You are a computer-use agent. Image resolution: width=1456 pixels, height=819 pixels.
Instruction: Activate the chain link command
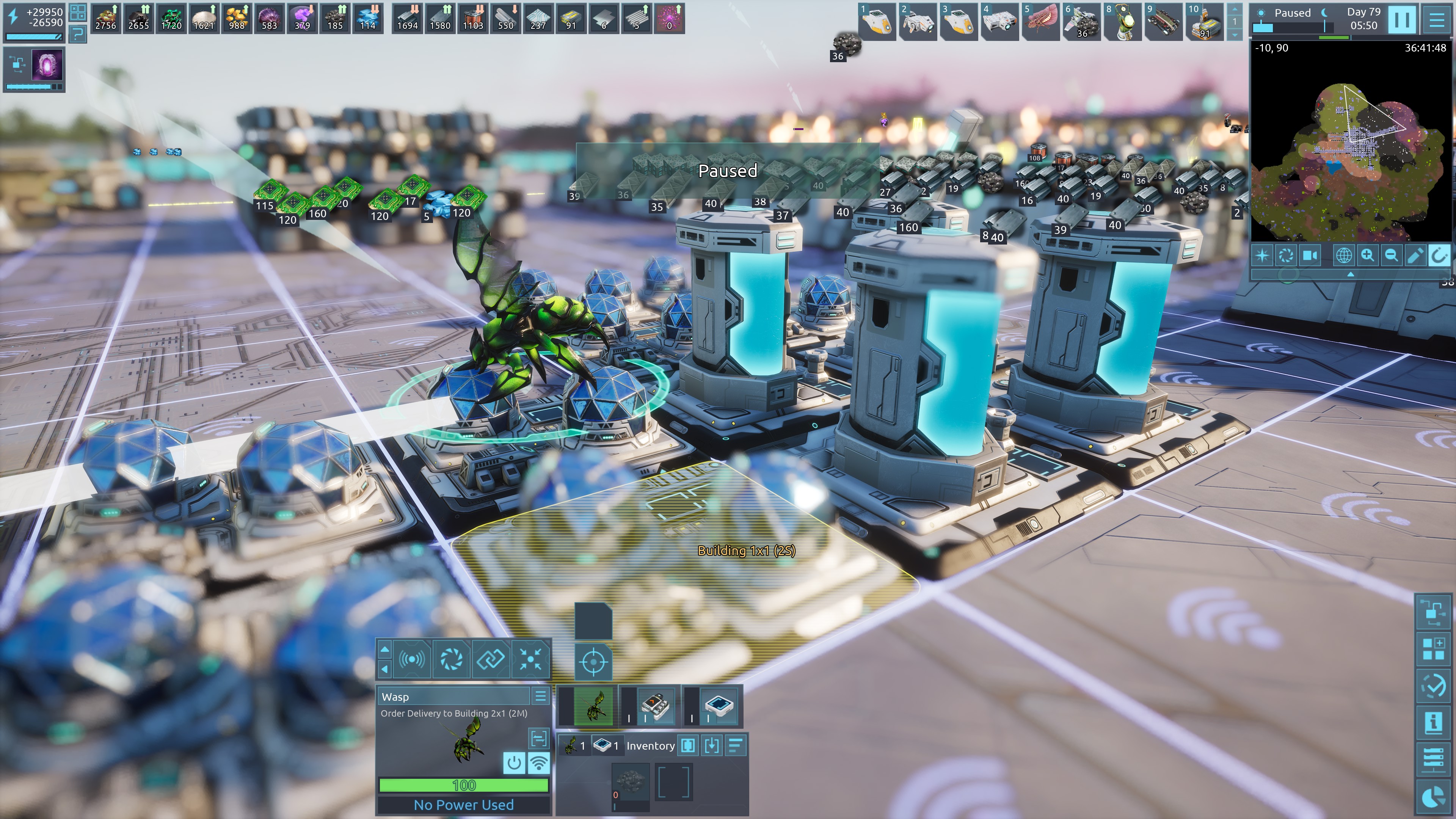(x=490, y=659)
